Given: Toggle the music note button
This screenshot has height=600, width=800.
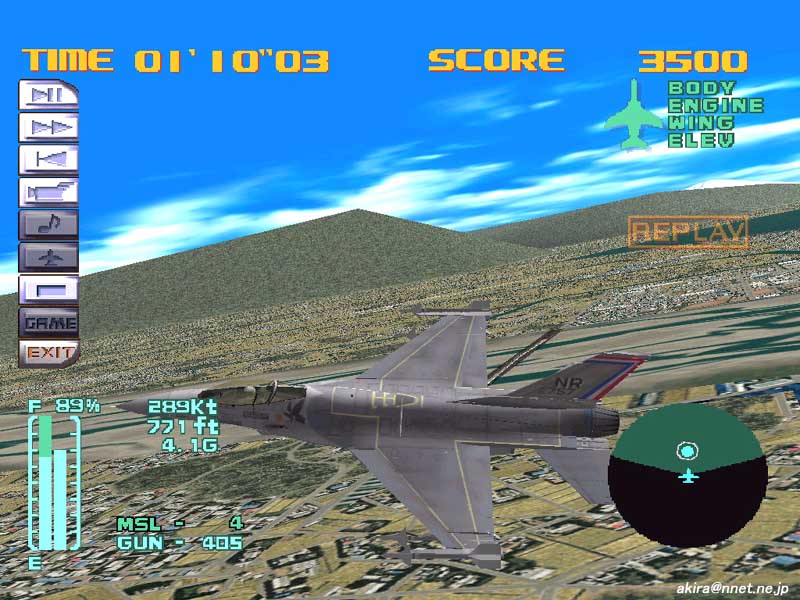Looking at the screenshot, I should pos(48,225).
